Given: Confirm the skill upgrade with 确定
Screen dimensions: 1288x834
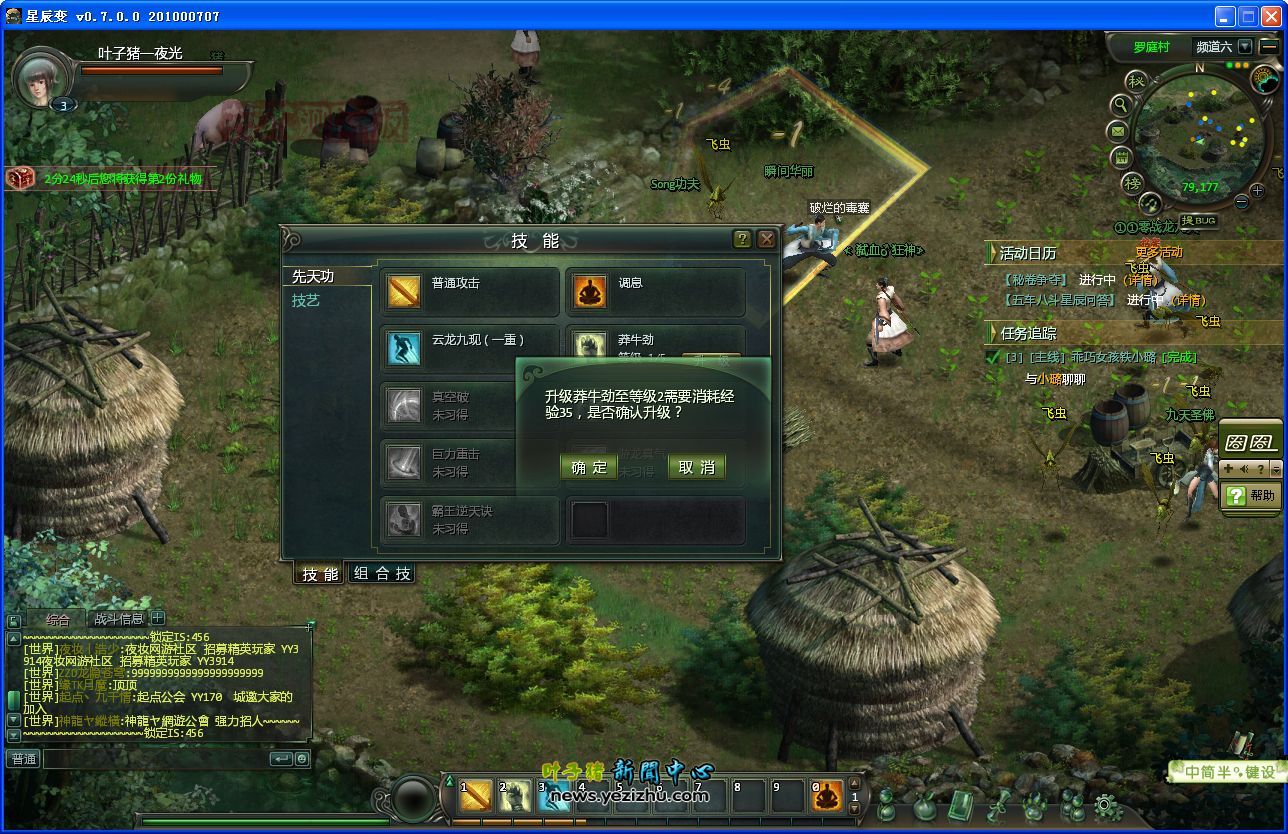Looking at the screenshot, I should 589,467.
